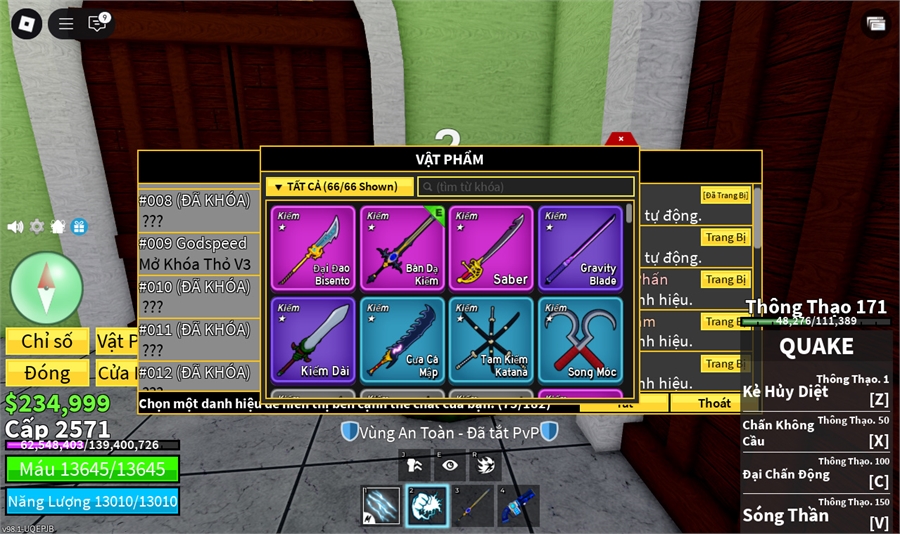Image resolution: width=900 pixels, height=534 pixels.
Task: Open the 'TẤT CẢ' item filter dropdown
Action: coord(339,186)
